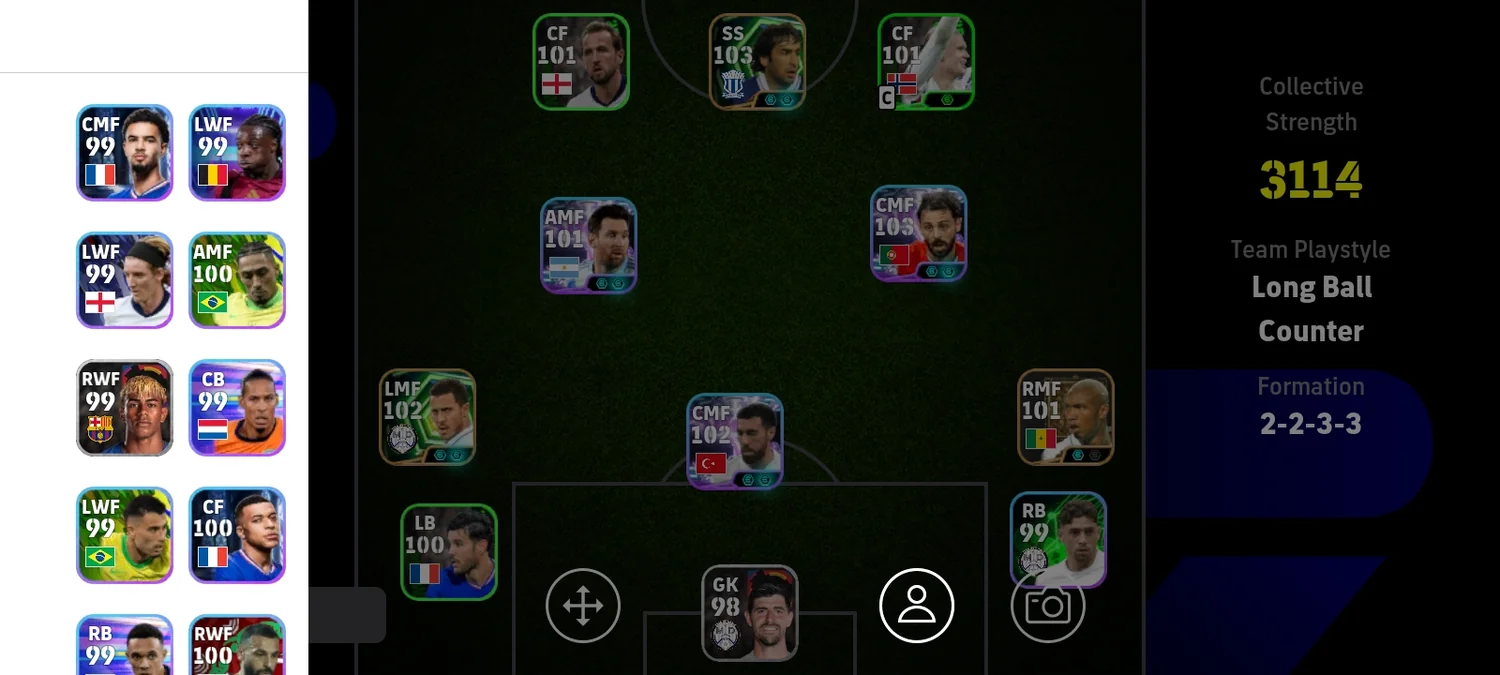This screenshot has height=675, width=1500.
Task: Select the CMF 102 Turkey card
Action: pyautogui.click(x=735, y=441)
